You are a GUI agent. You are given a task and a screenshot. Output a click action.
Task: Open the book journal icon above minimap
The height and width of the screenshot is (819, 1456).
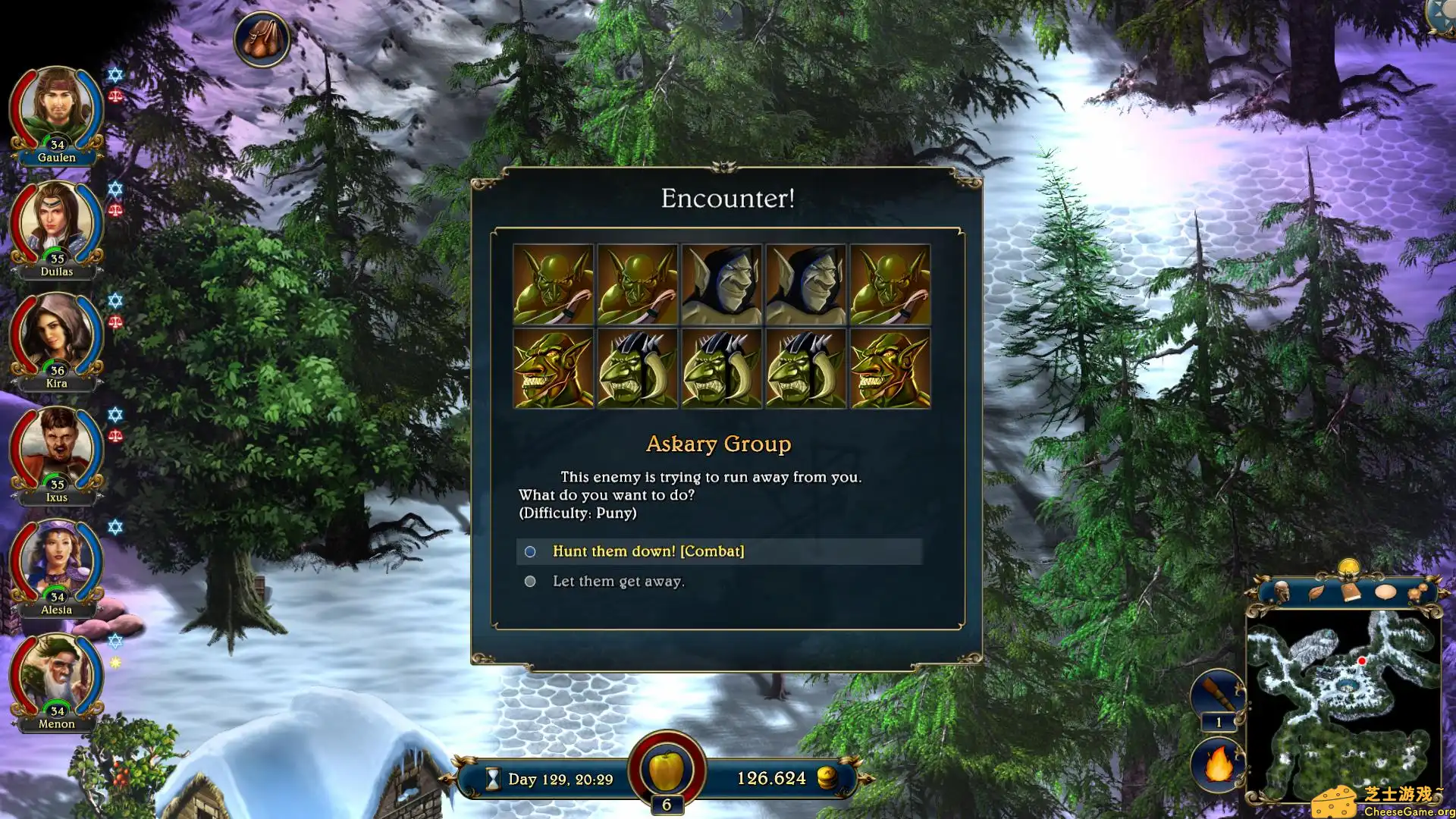[x=1351, y=591]
